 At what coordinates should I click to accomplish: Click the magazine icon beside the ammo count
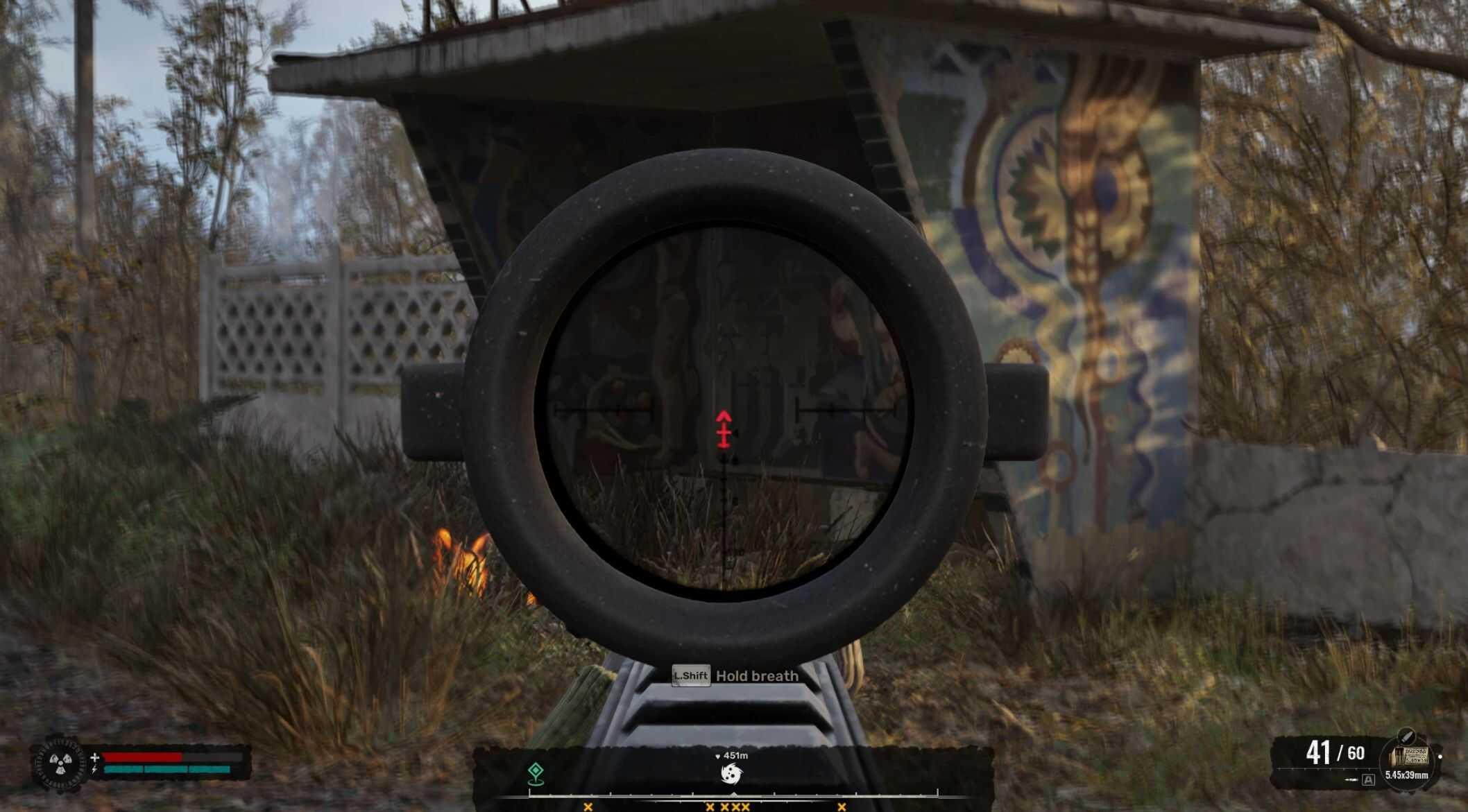tap(1408, 756)
